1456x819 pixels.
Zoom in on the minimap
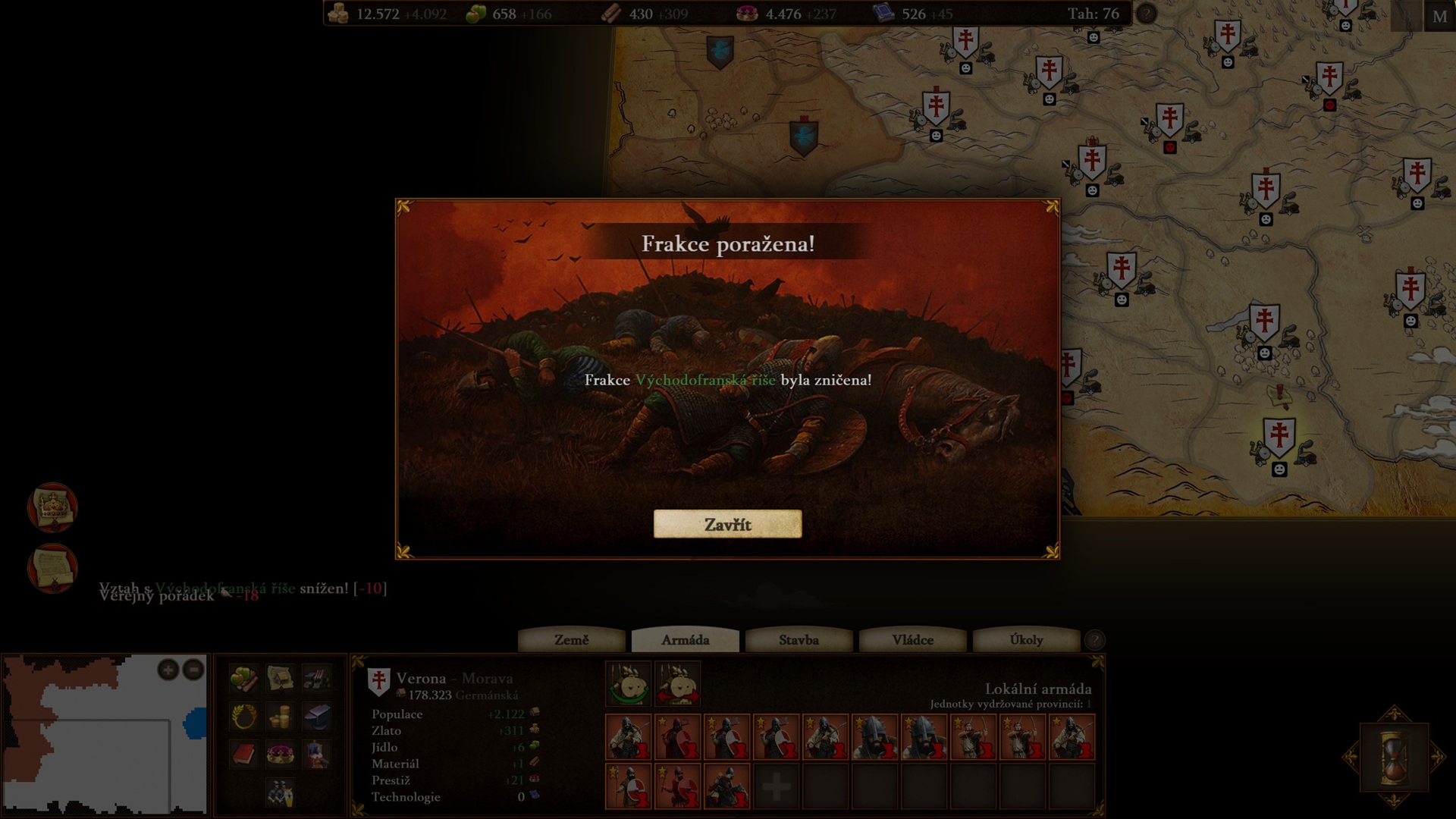168,670
